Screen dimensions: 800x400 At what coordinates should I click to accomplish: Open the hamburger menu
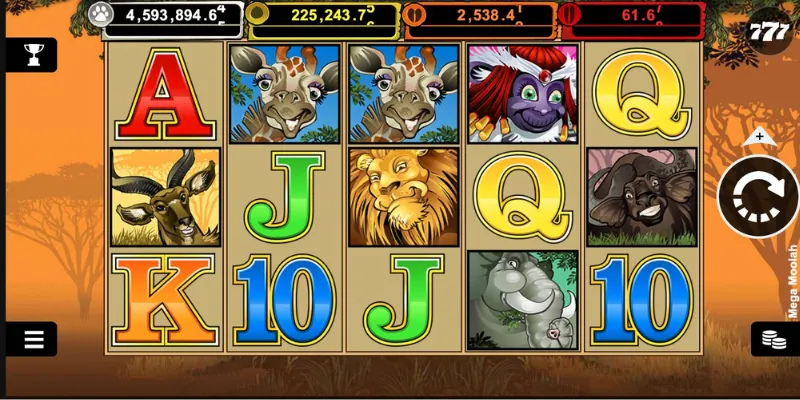[33, 339]
